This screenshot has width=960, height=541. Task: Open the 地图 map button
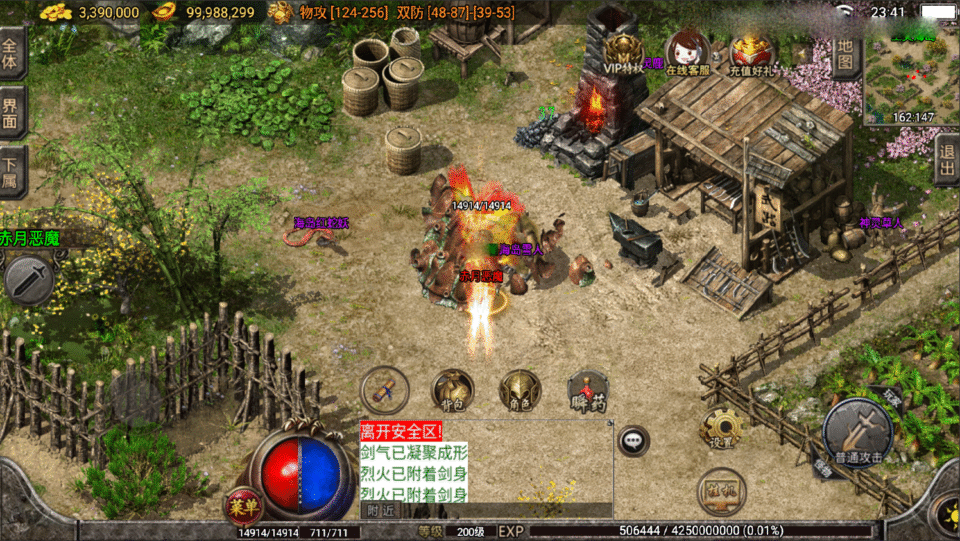[845, 55]
